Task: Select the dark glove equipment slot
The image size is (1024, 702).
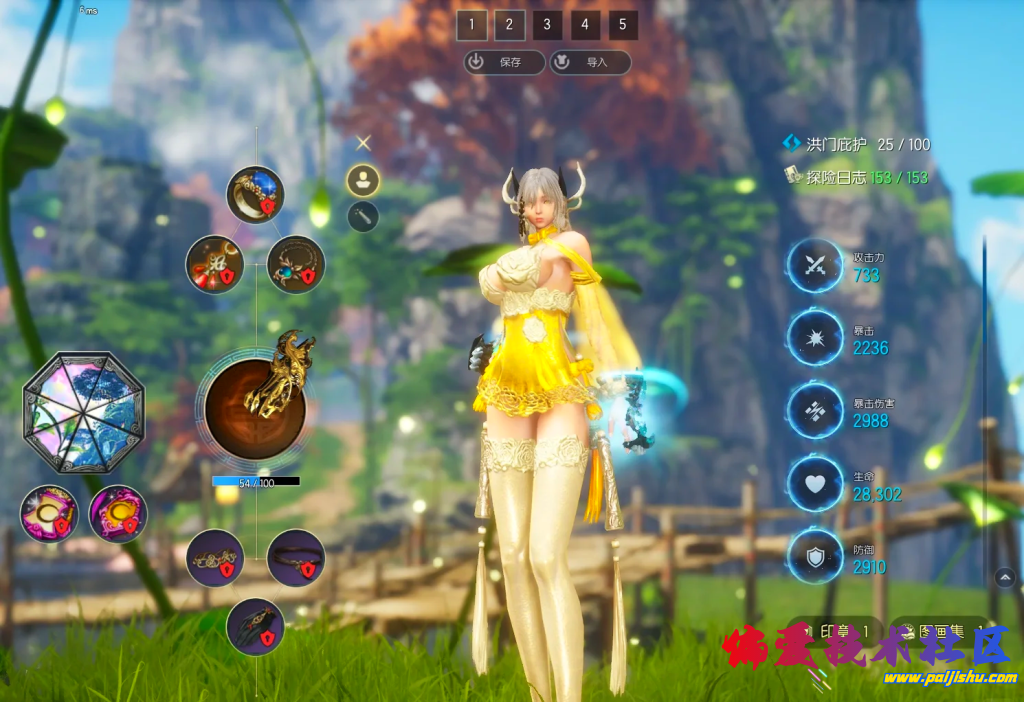Action: (255, 626)
